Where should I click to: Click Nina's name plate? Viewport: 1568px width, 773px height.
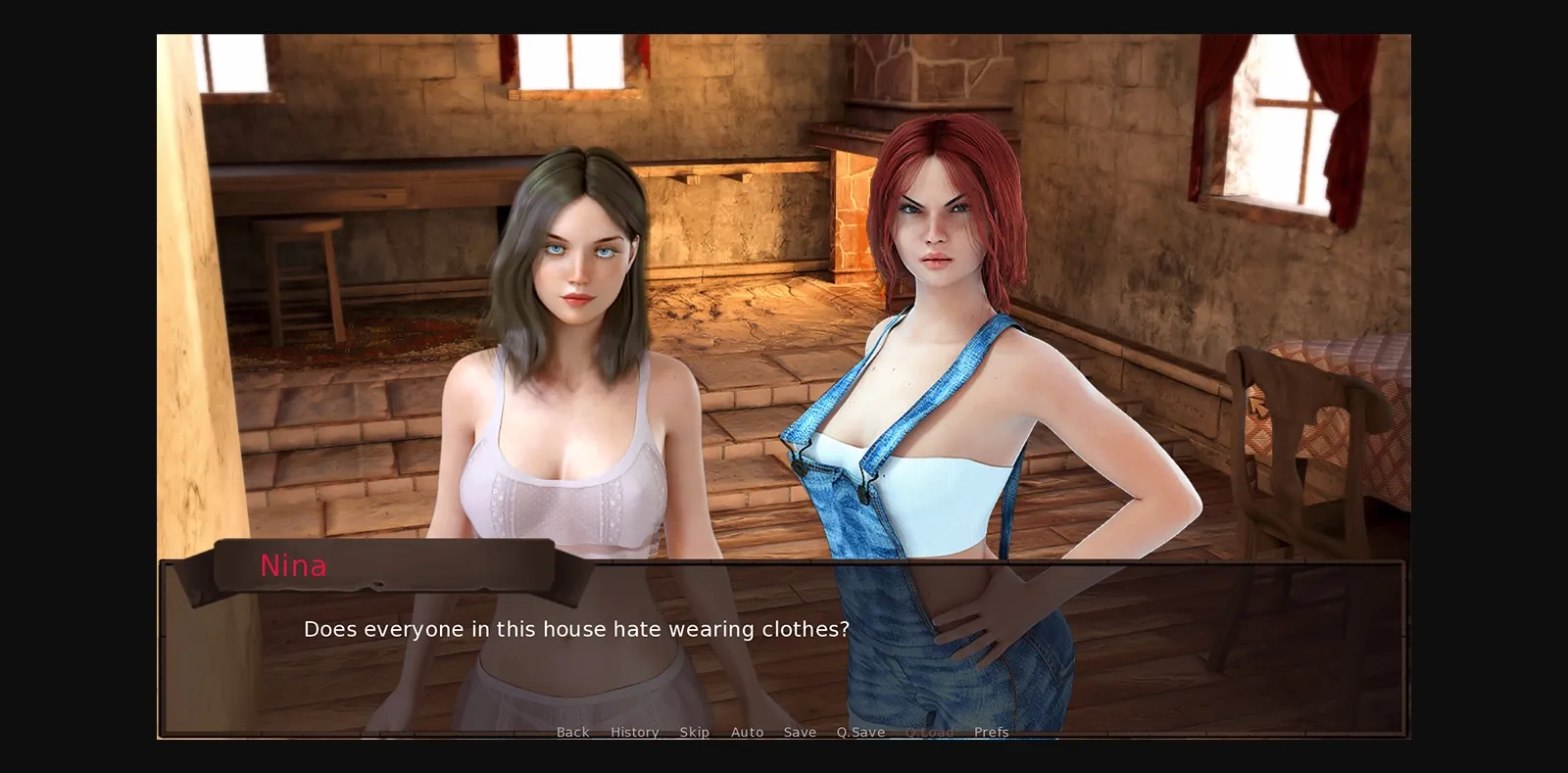tap(293, 566)
